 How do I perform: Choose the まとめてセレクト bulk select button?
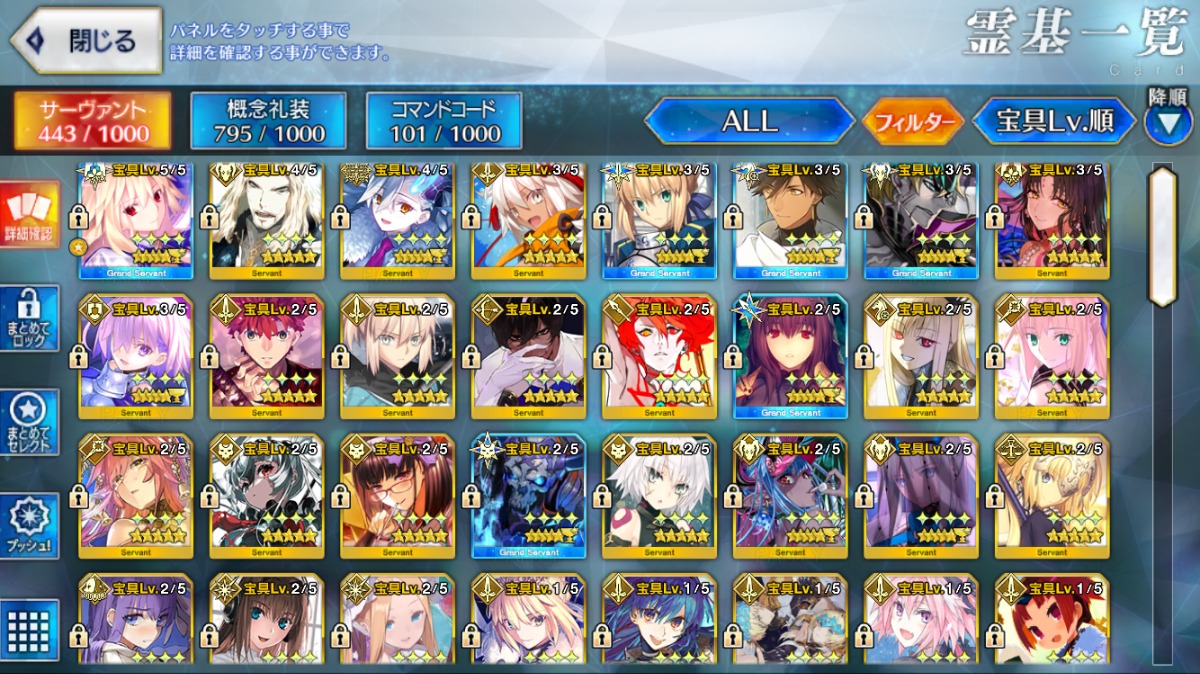click(30, 422)
